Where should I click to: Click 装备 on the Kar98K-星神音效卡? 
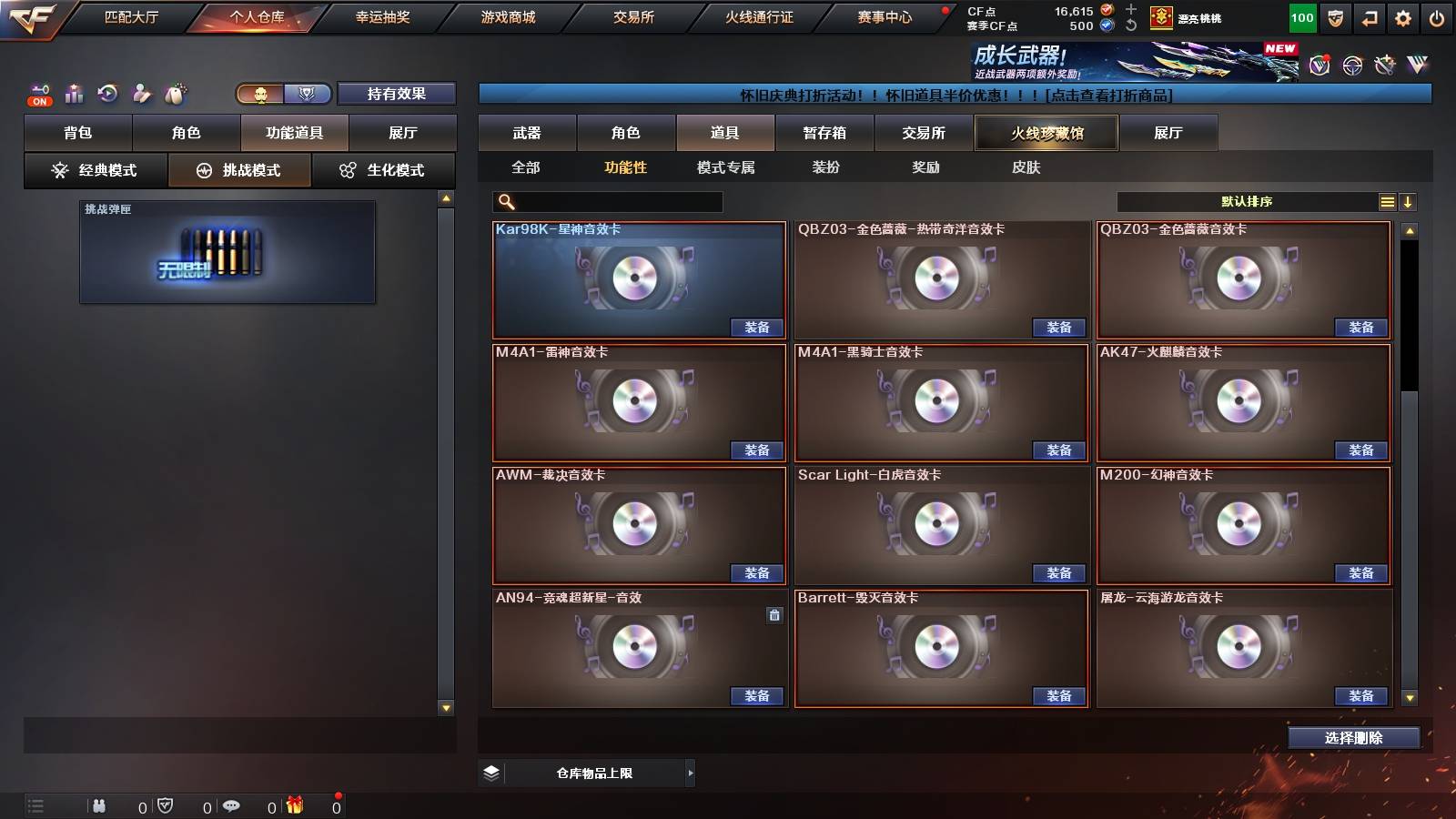point(756,327)
